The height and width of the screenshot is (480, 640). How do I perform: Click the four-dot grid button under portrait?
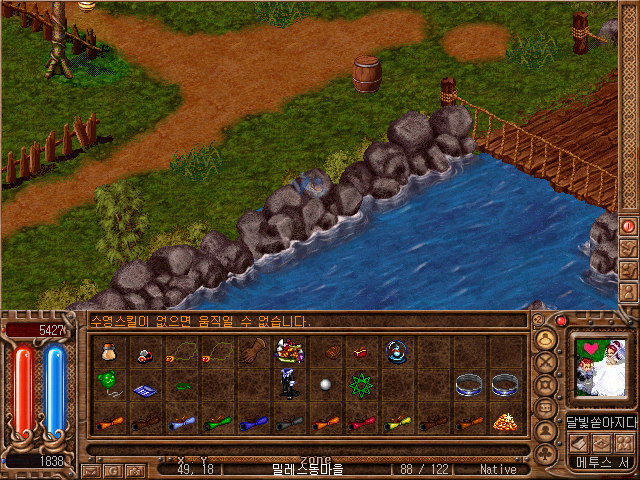tap(623, 443)
